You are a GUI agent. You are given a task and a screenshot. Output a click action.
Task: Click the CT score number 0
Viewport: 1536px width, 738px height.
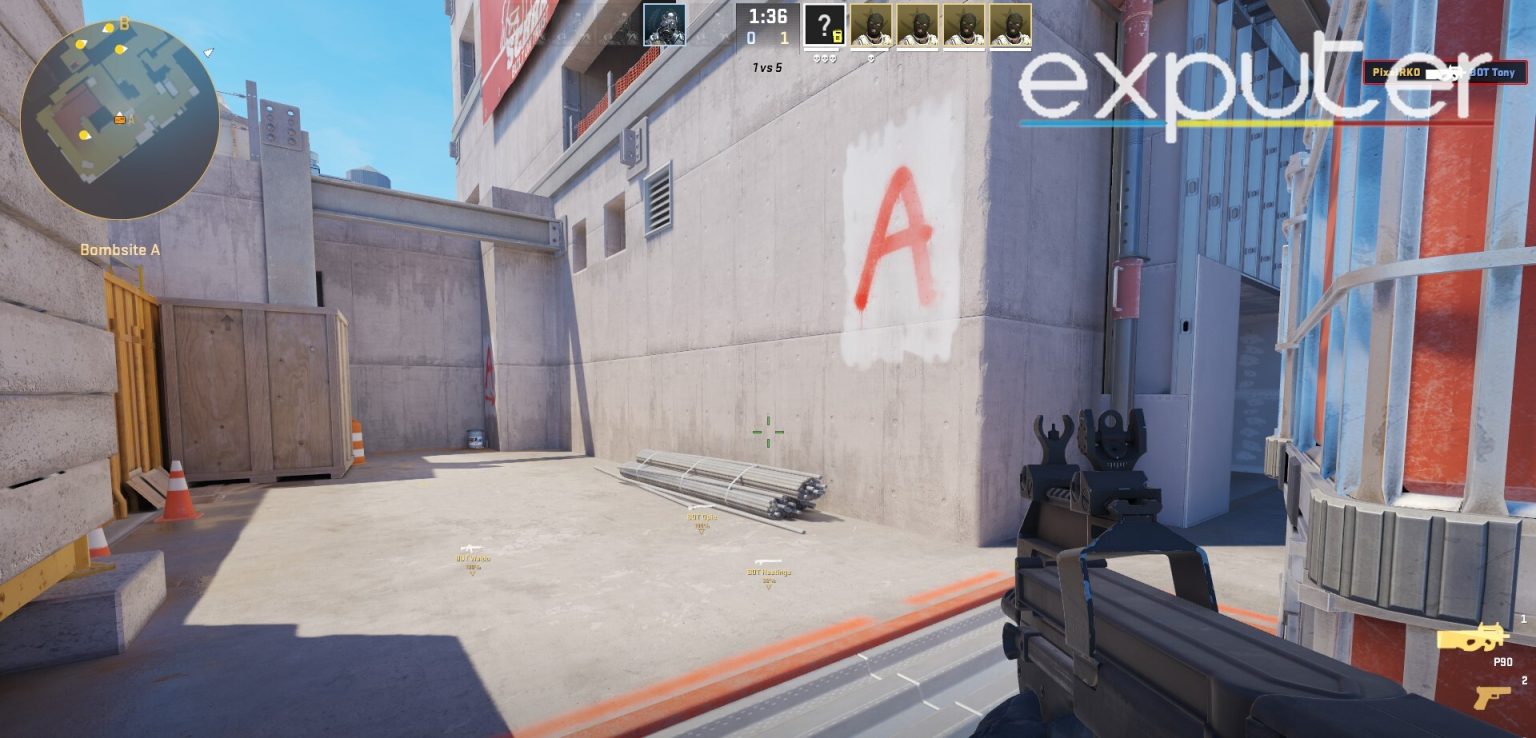(x=752, y=37)
